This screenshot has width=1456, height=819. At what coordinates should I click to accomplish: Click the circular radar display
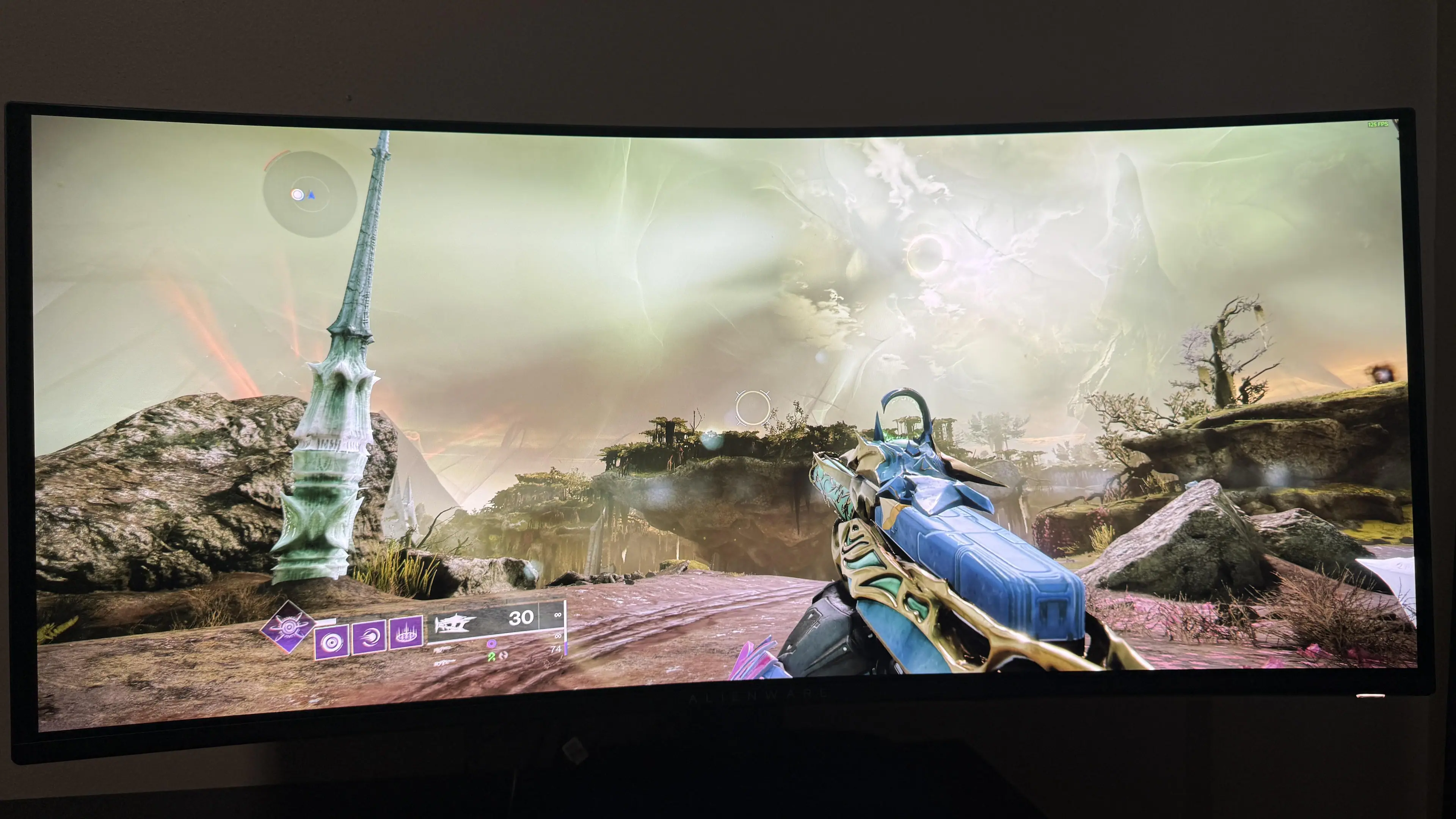310,195
